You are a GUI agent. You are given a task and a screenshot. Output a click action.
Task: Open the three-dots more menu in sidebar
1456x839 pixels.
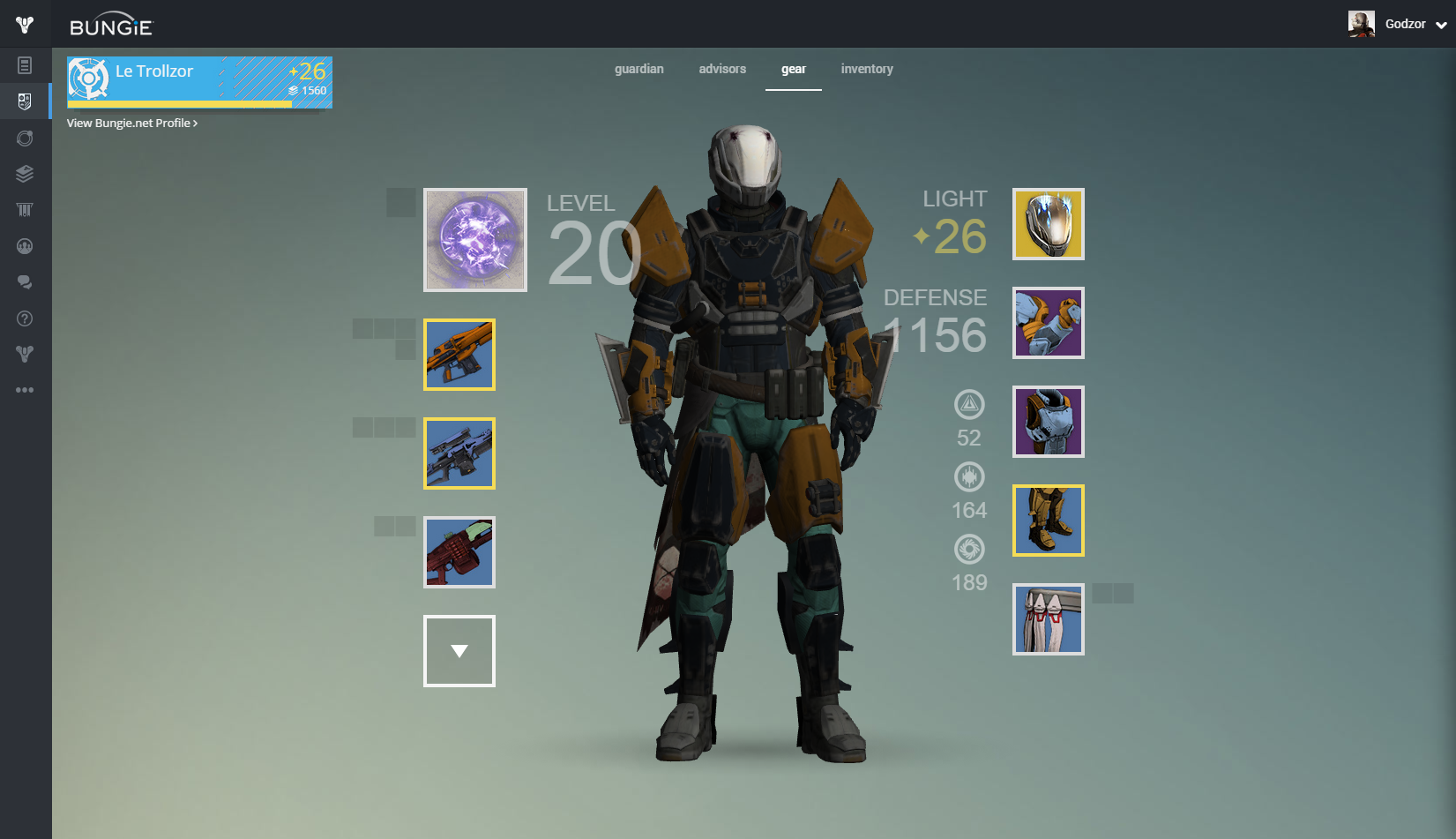[25, 390]
